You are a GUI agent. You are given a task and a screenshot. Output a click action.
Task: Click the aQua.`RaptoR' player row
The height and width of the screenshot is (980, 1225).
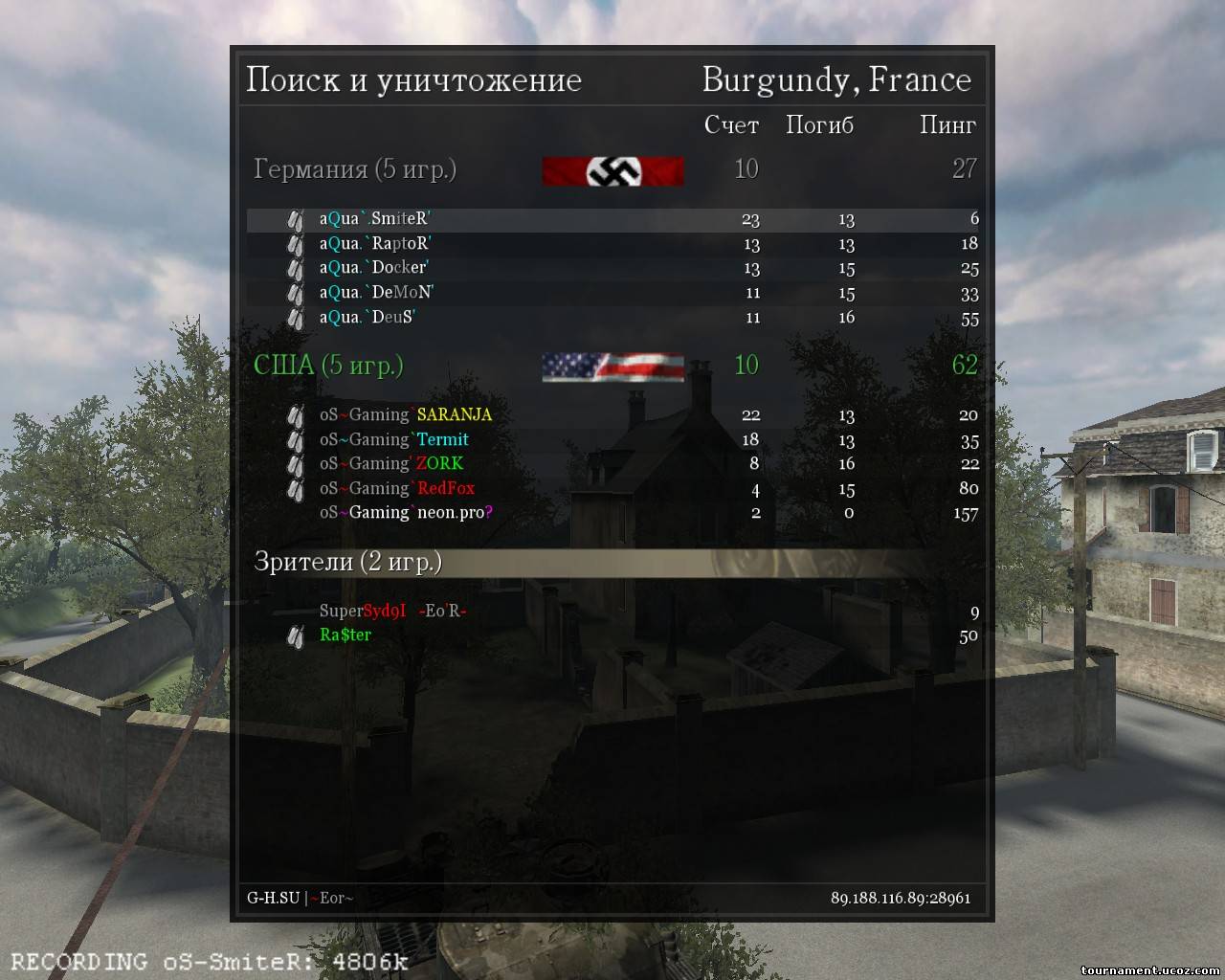point(374,244)
